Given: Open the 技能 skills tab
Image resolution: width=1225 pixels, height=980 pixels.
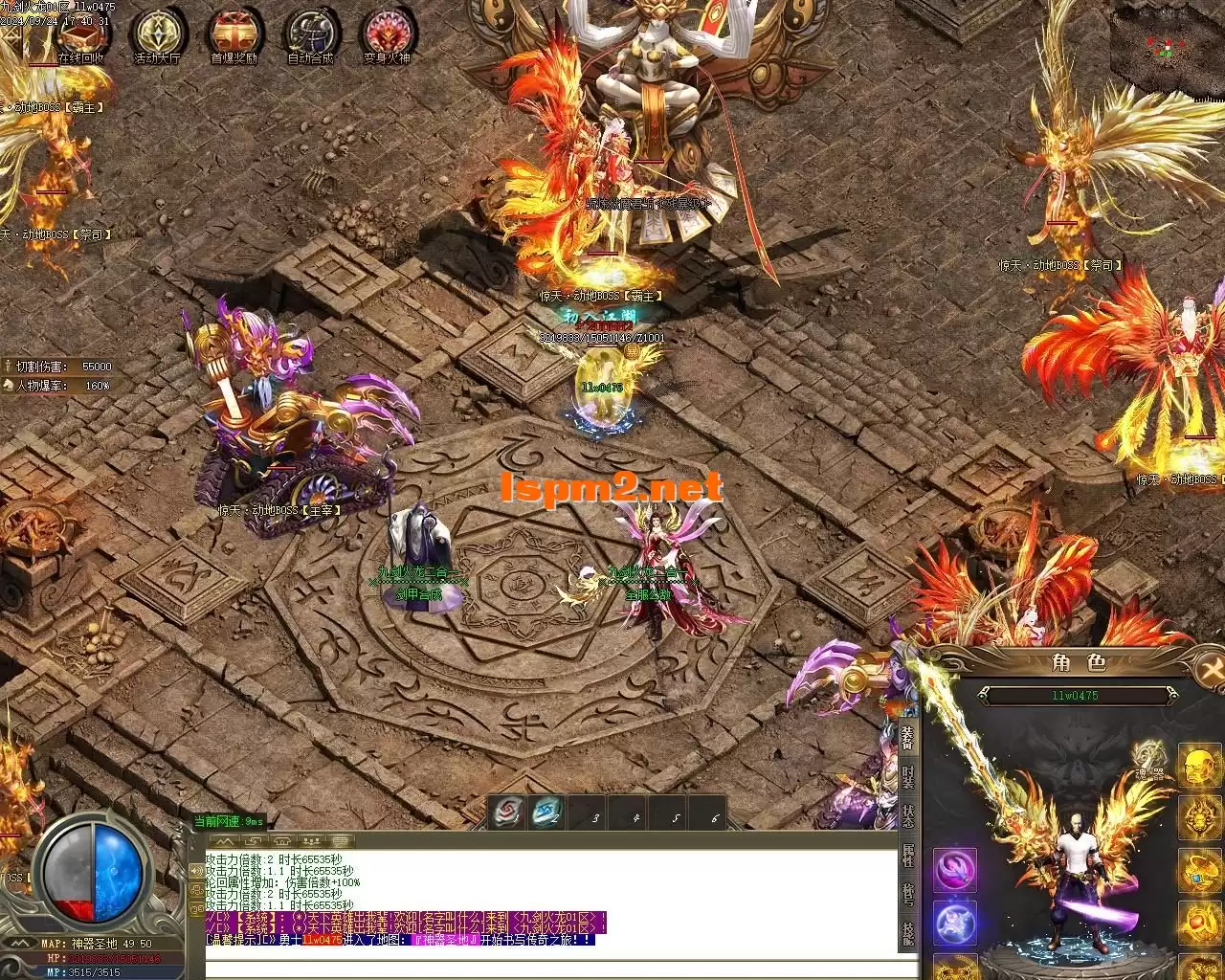Looking at the screenshot, I should pyautogui.click(x=907, y=934).
